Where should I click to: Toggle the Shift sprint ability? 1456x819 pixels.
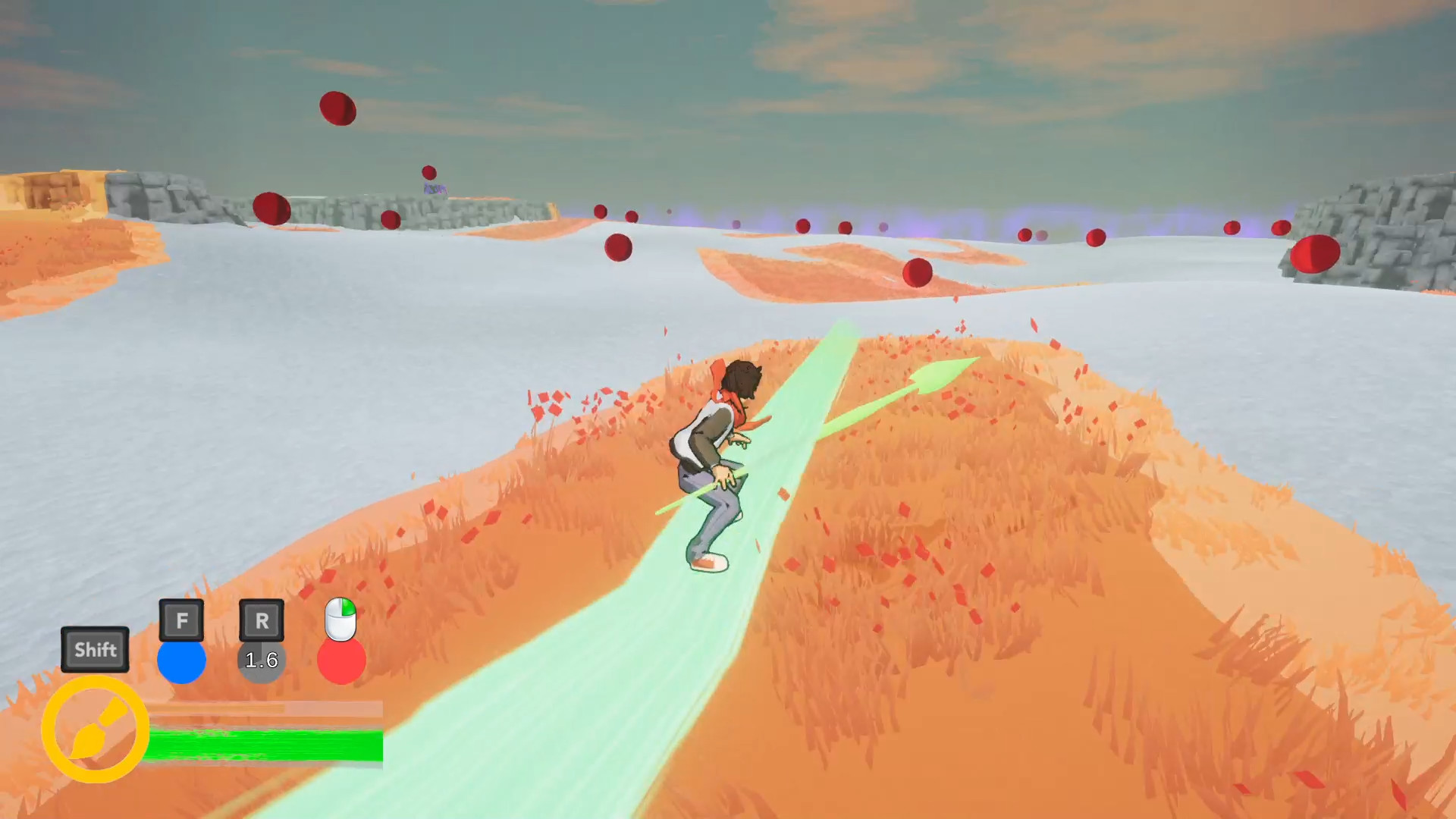pos(95,649)
